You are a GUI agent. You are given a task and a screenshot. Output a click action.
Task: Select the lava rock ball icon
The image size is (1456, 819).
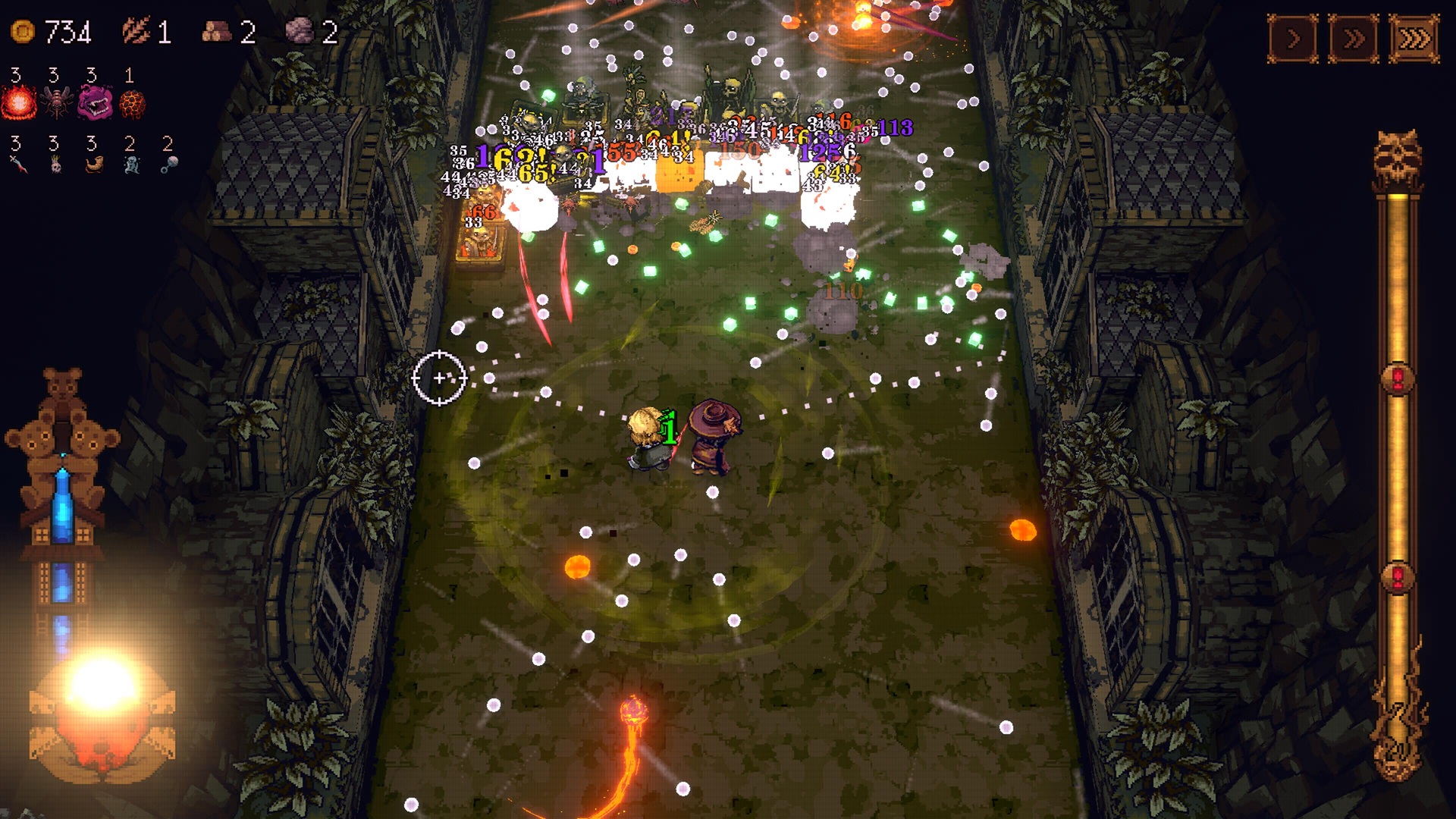[133, 103]
